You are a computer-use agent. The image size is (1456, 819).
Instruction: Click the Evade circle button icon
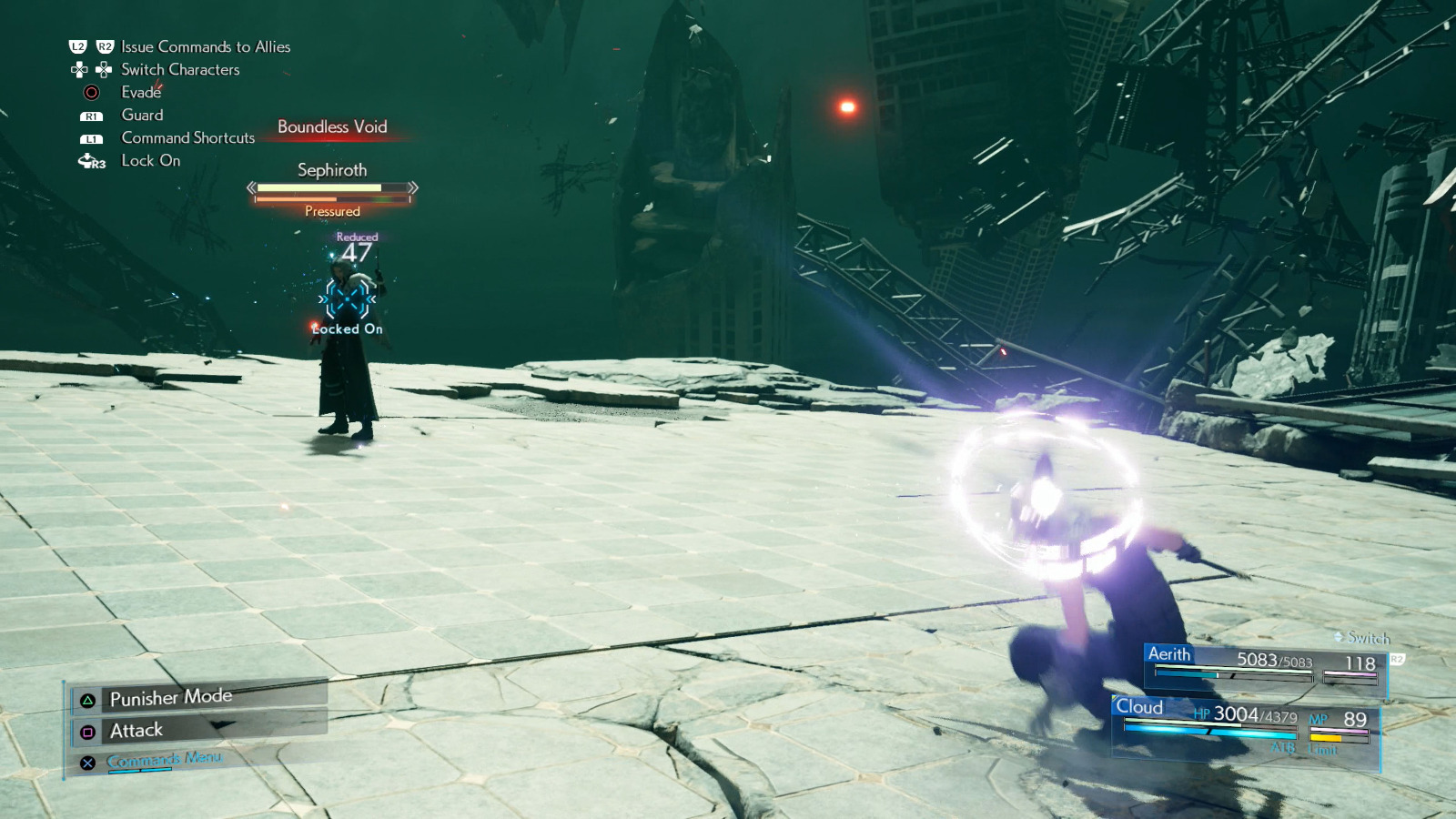[91, 92]
